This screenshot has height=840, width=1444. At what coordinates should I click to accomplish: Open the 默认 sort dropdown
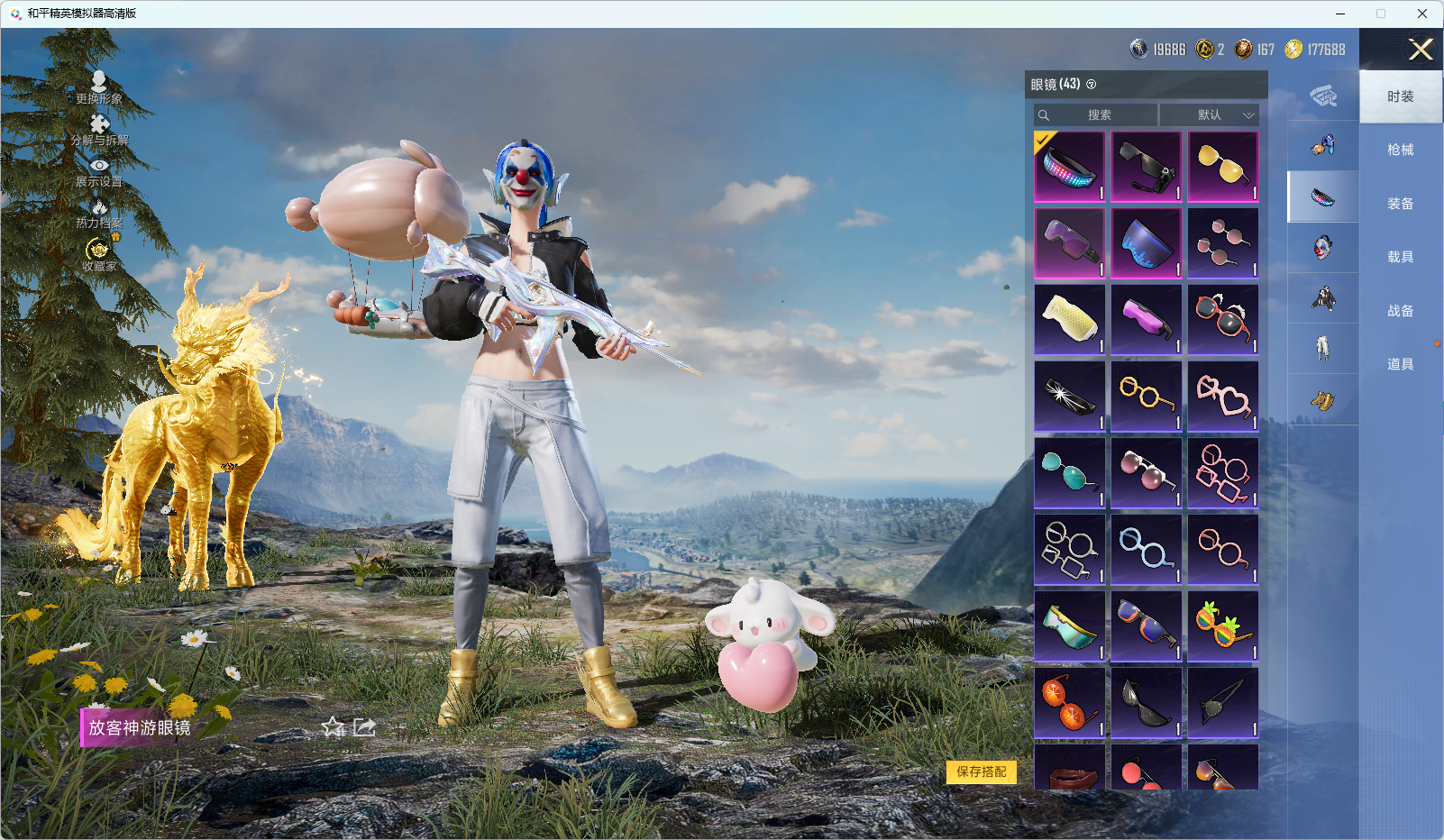(x=1210, y=115)
